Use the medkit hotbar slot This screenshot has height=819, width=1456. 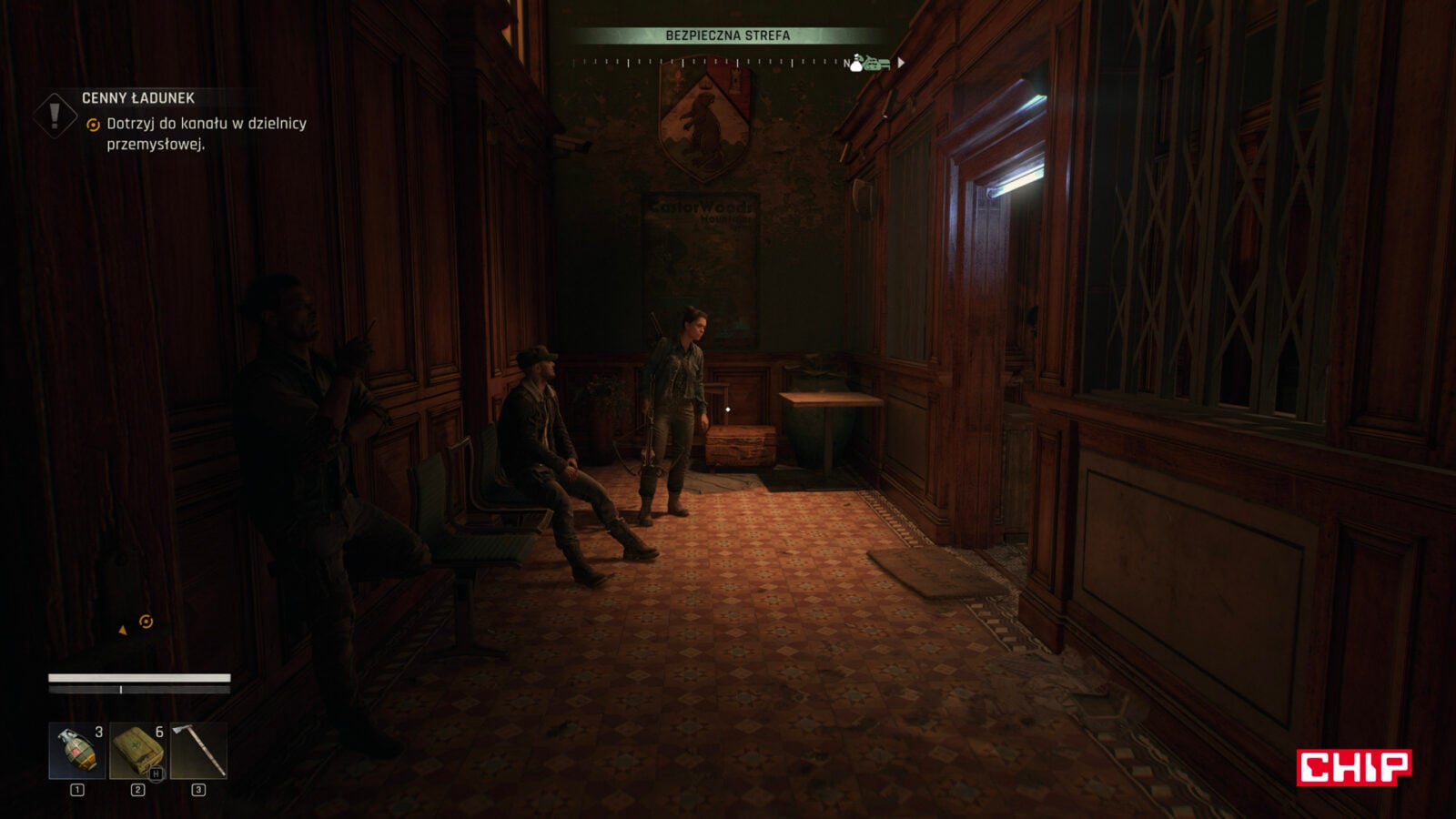[137, 751]
